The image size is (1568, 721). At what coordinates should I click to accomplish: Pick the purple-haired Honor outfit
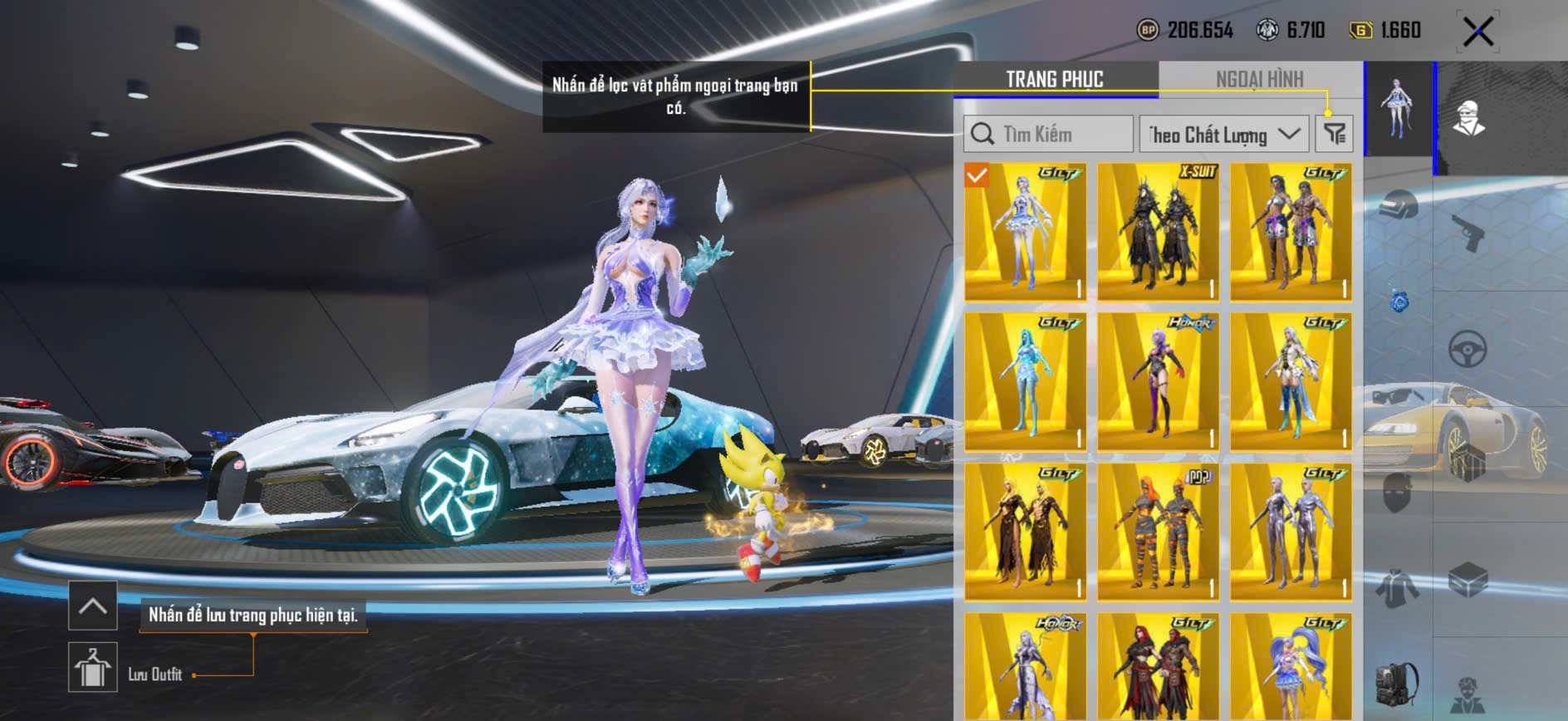click(1158, 382)
